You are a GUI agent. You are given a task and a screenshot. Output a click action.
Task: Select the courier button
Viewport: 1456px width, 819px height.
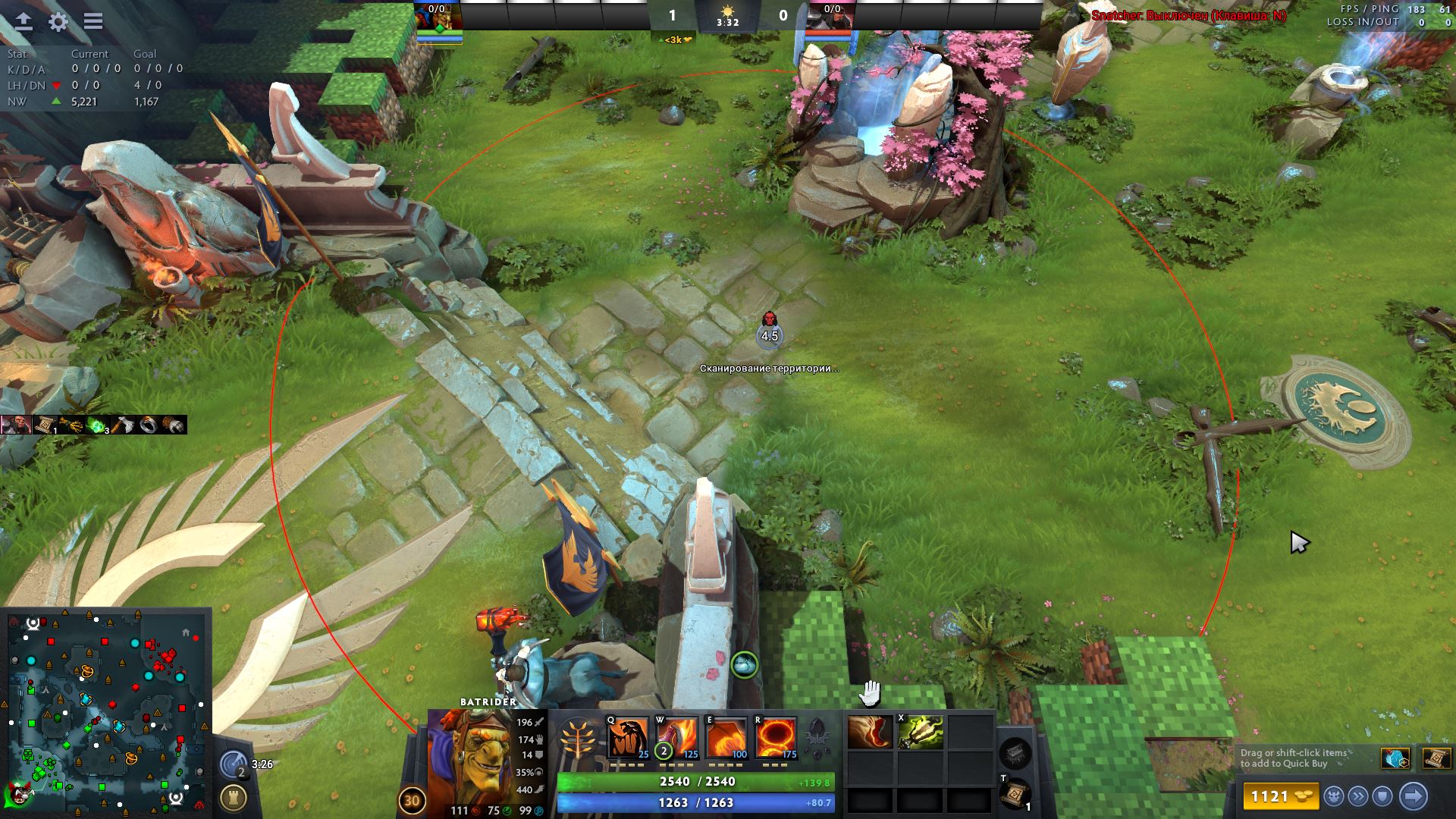(1334, 796)
